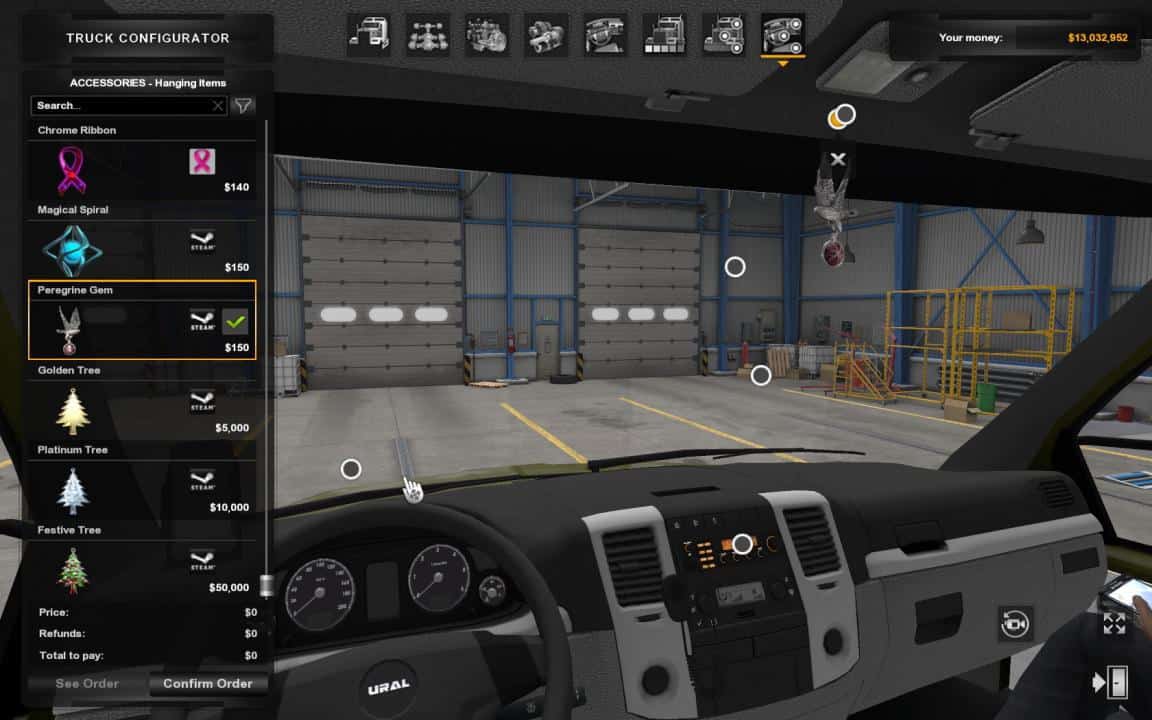Open the accessory filter funnel
Viewport: 1152px width, 720px height.
tap(243, 105)
